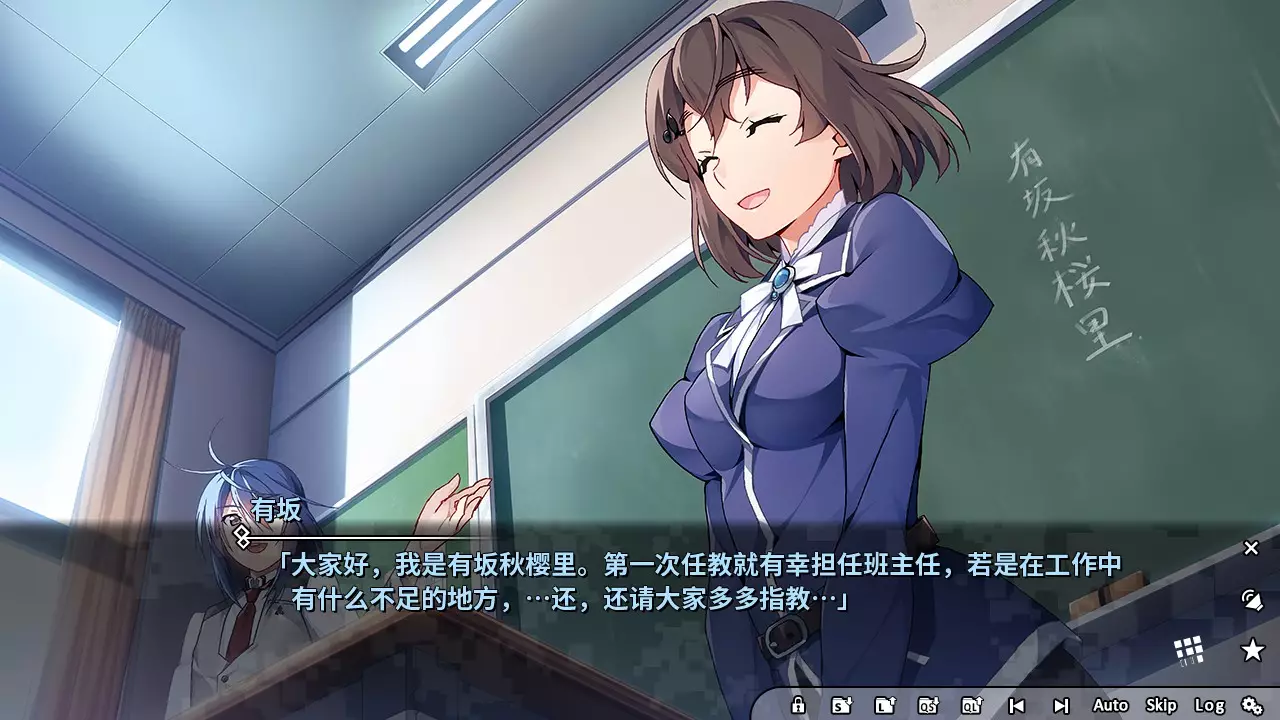
Task: Advance forward with the next-line icon
Action: 1062,704
